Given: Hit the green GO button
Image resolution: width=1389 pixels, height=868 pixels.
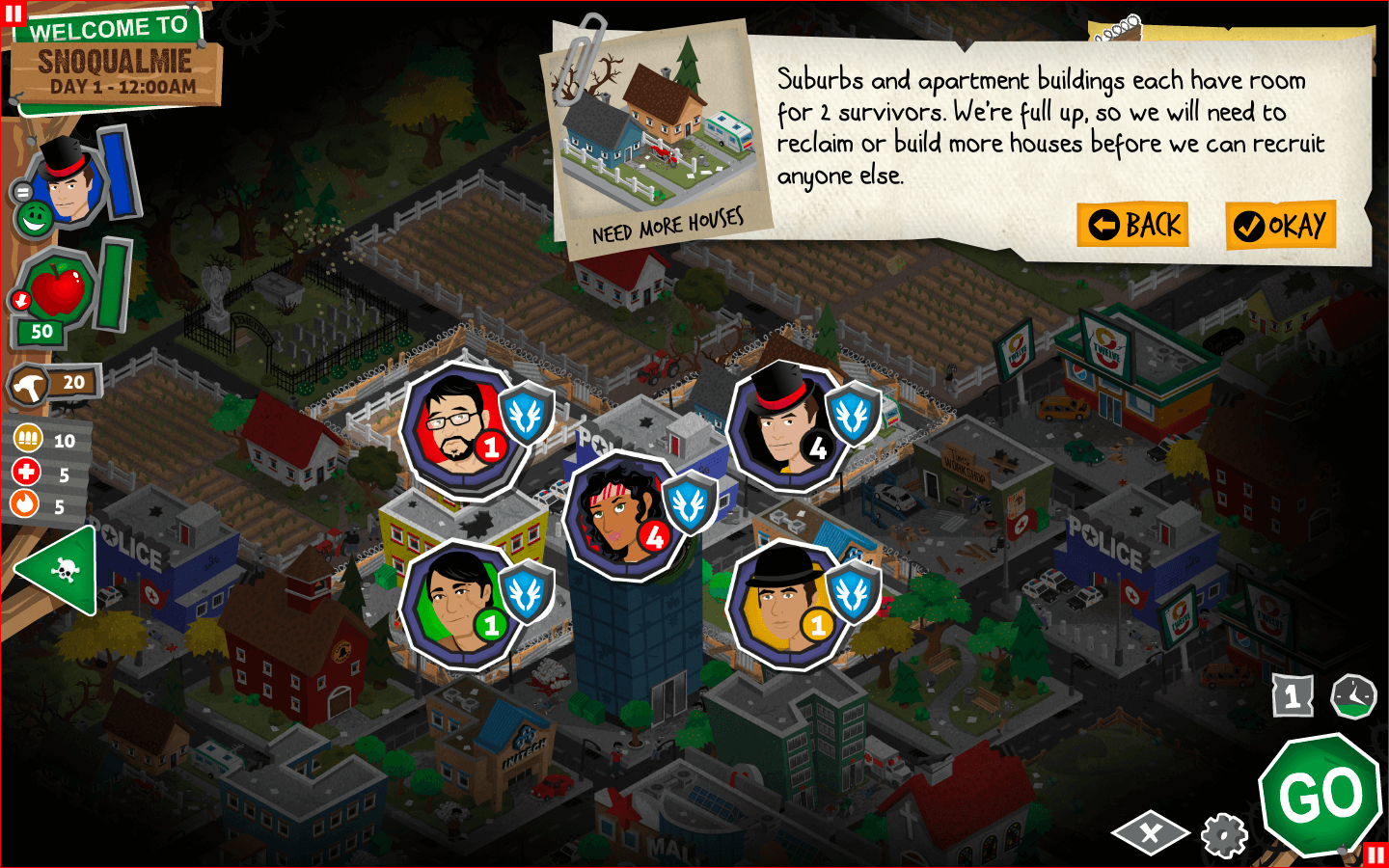Looking at the screenshot, I should pos(1321,796).
